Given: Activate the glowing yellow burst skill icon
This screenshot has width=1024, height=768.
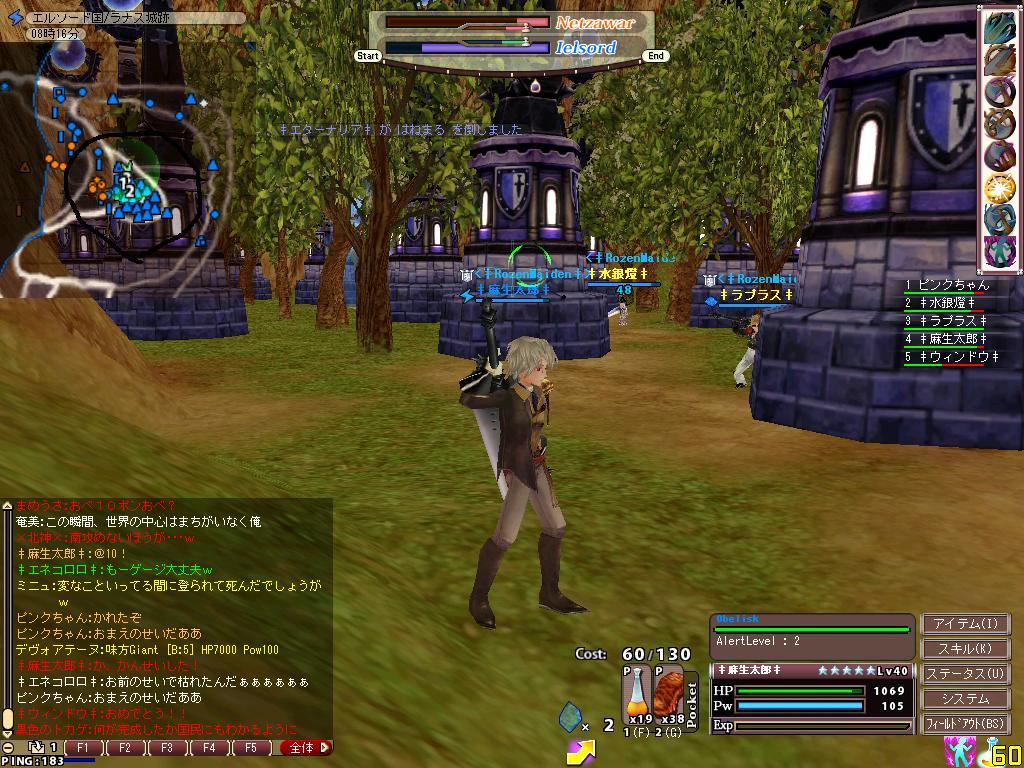Looking at the screenshot, I should pyautogui.click(x=999, y=187).
